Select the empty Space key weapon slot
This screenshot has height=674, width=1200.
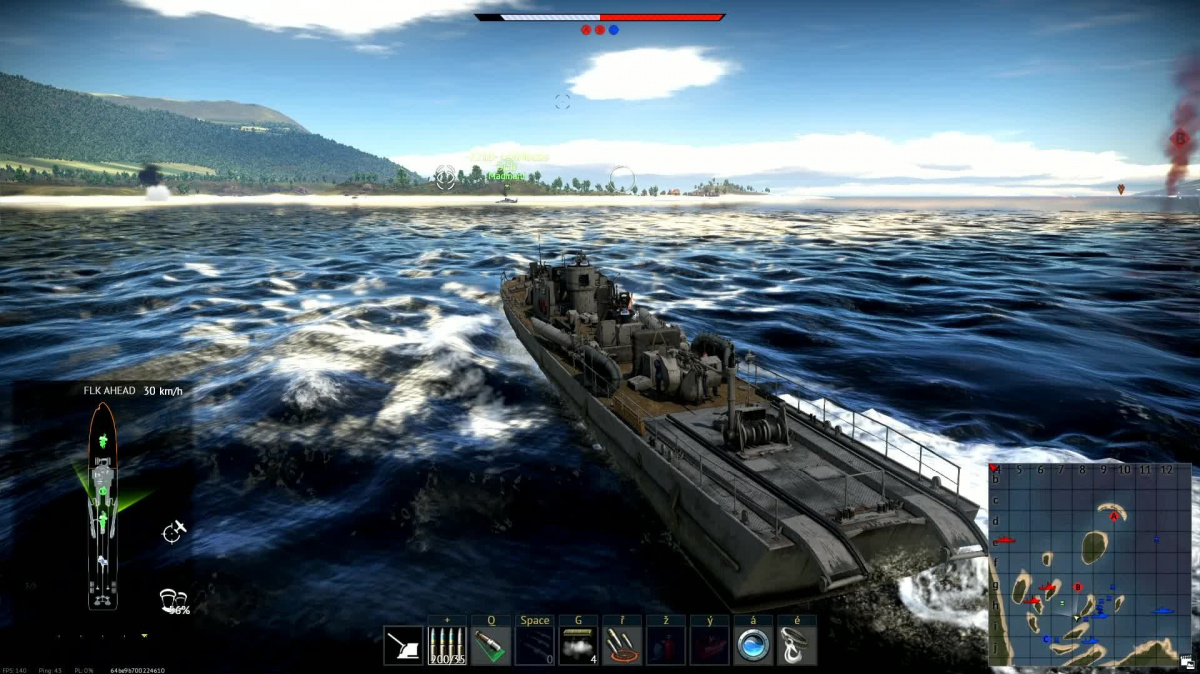pos(535,646)
